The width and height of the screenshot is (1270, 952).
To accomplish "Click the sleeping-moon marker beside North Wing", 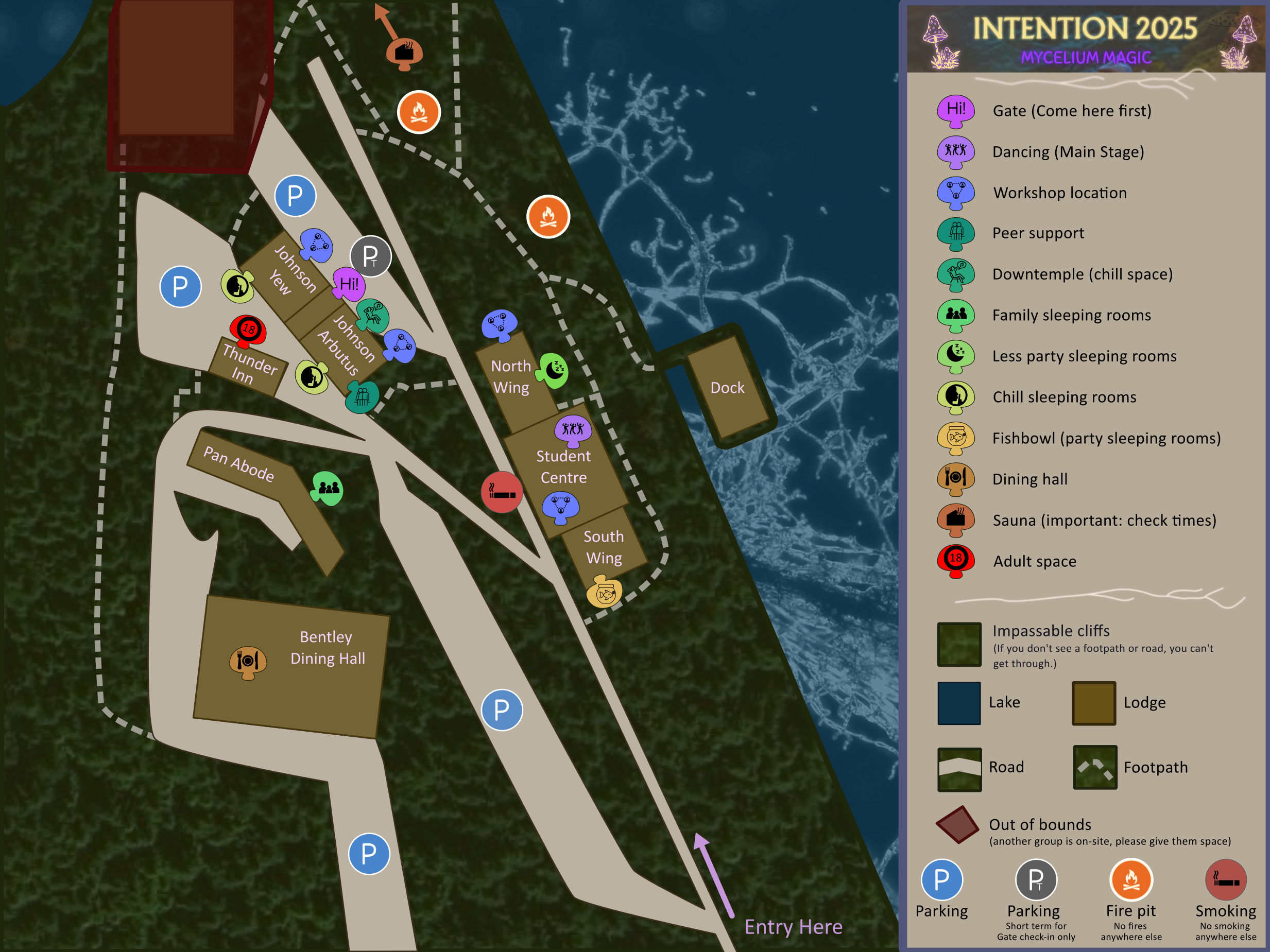I will point(553,370).
